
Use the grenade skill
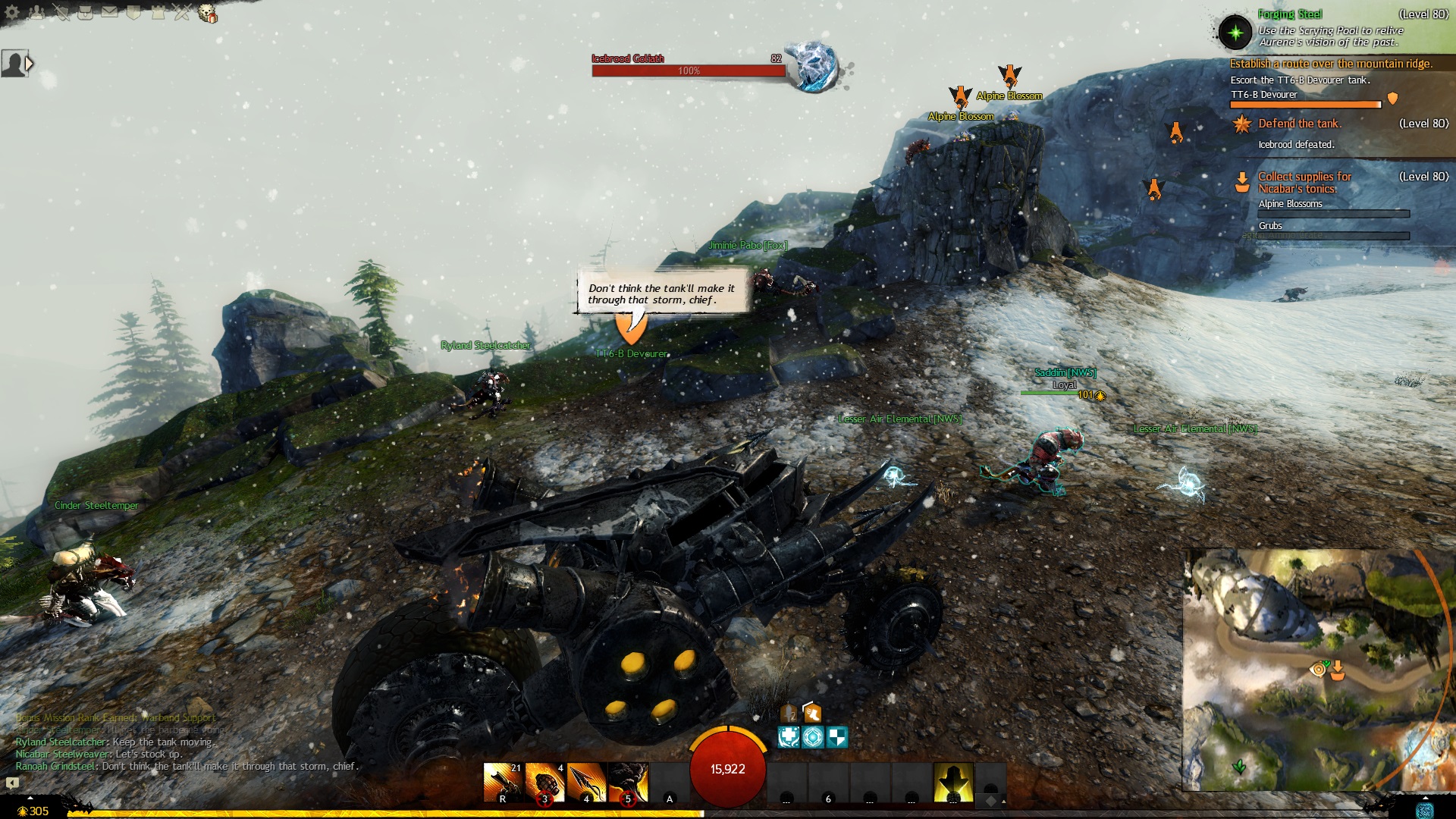pyautogui.click(x=544, y=783)
